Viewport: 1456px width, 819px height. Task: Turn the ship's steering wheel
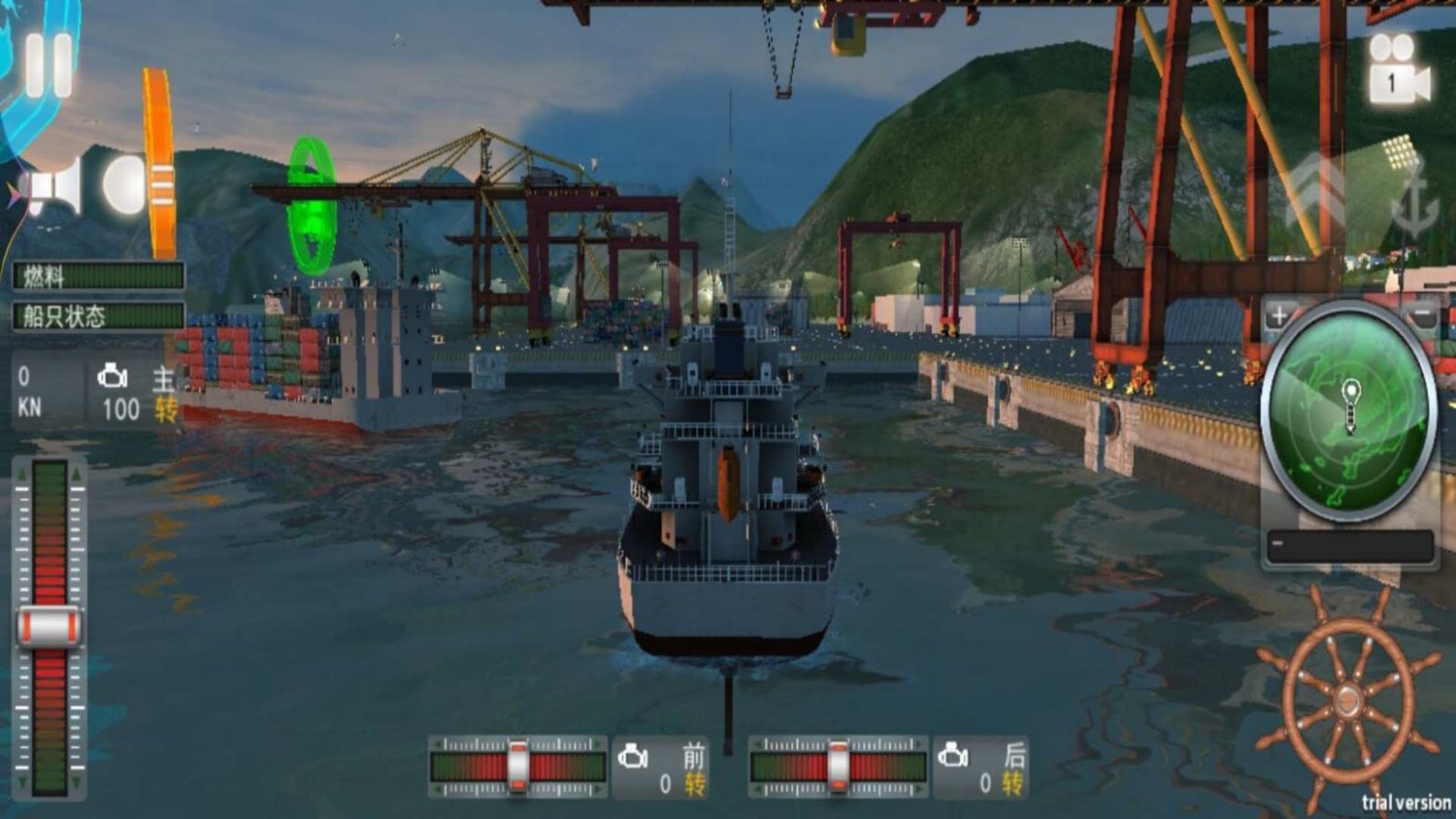[x=1349, y=700]
